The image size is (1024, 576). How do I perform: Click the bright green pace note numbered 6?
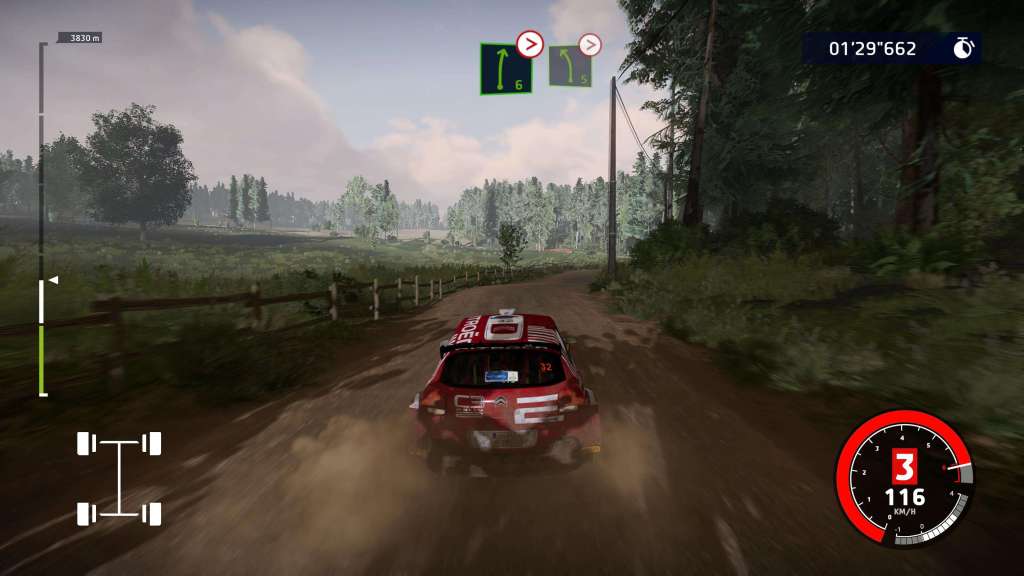pos(505,69)
